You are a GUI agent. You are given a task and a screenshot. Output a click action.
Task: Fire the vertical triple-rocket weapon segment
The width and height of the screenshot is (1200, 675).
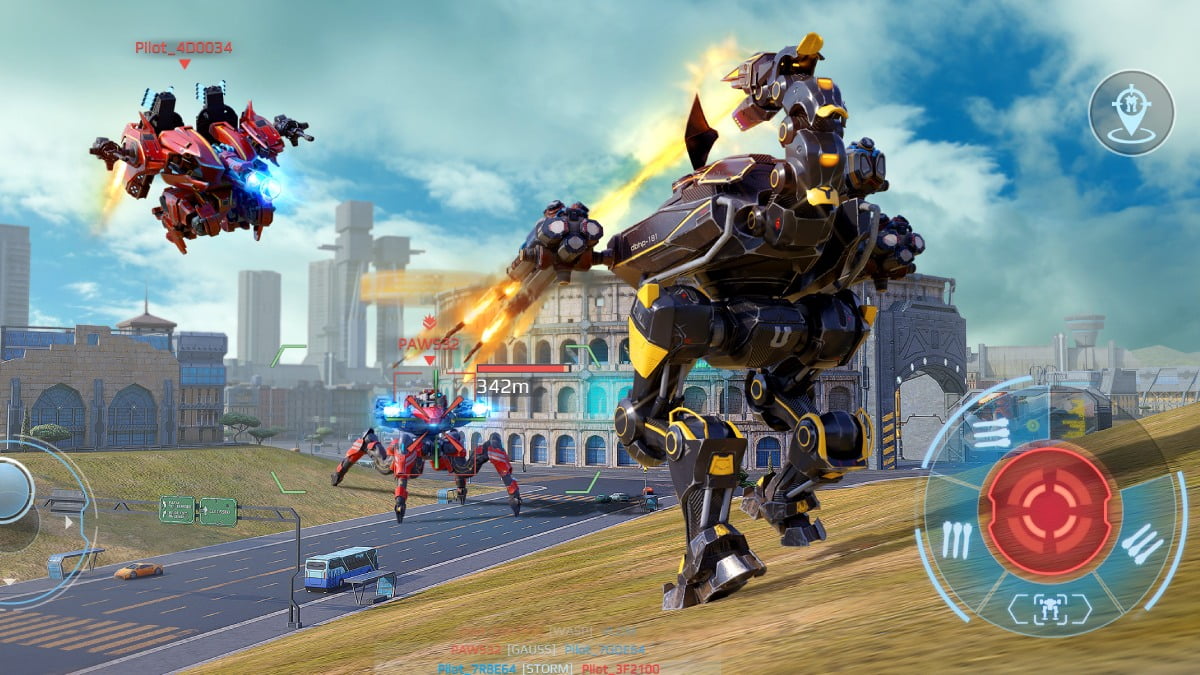tap(957, 540)
